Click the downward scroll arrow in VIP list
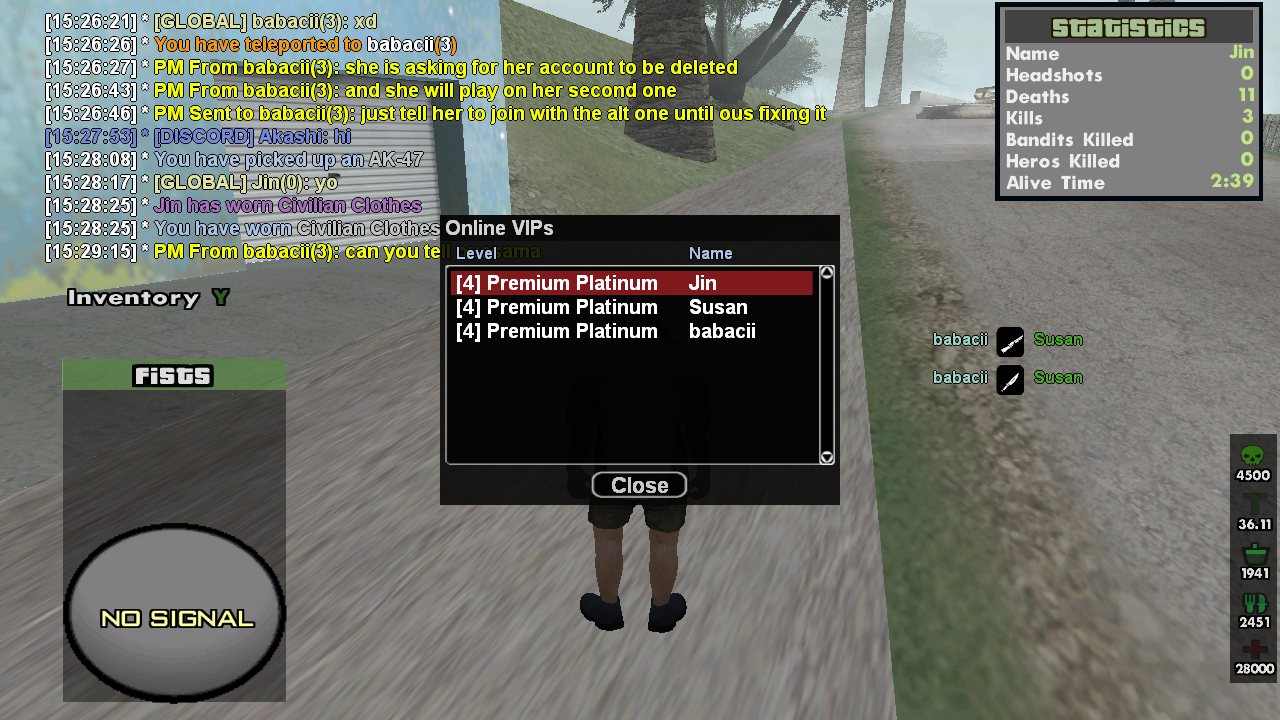Image resolution: width=1280 pixels, height=720 pixels. (827, 456)
